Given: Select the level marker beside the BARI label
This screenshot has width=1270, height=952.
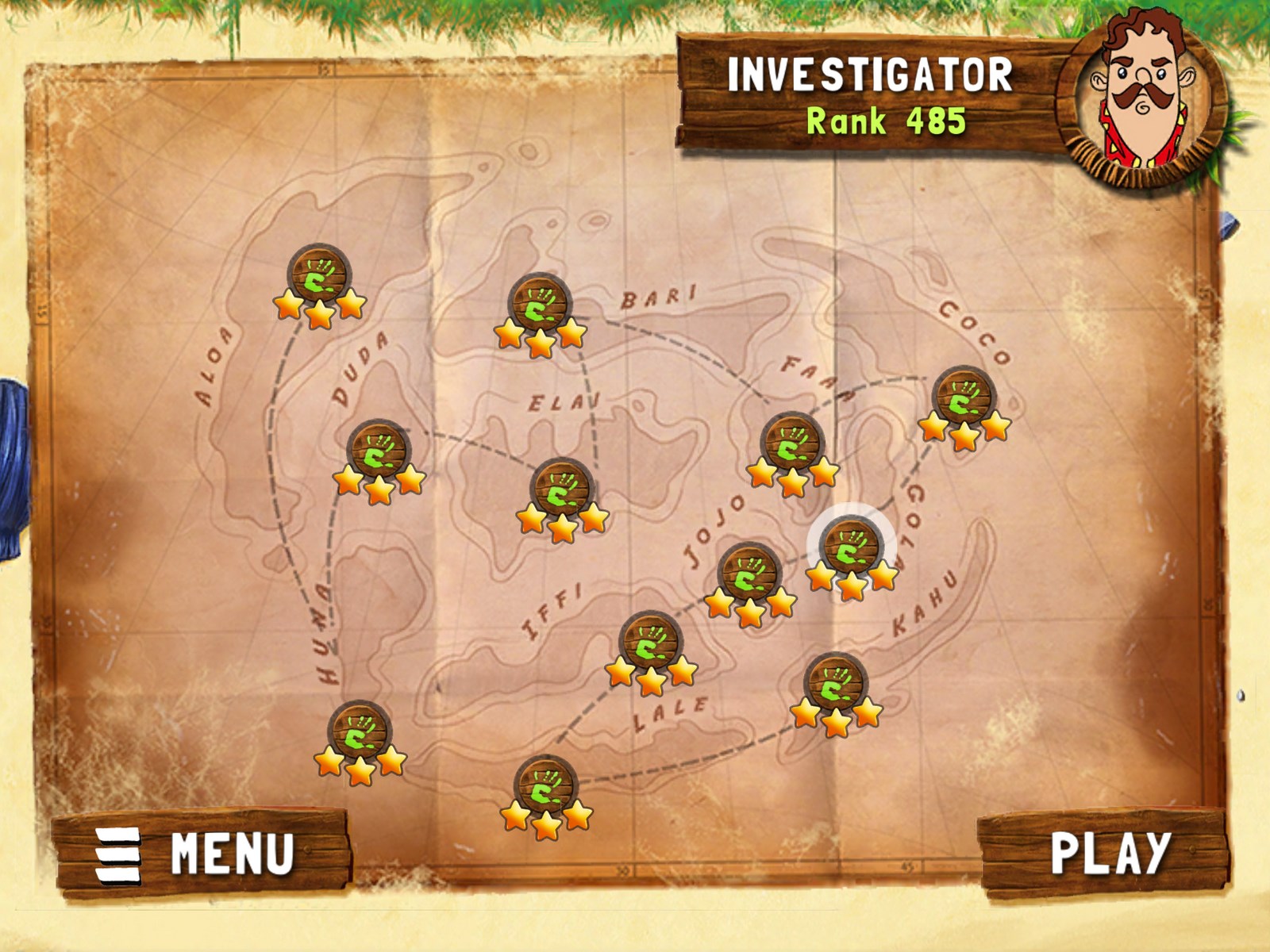Looking at the screenshot, I should (540, 305).
